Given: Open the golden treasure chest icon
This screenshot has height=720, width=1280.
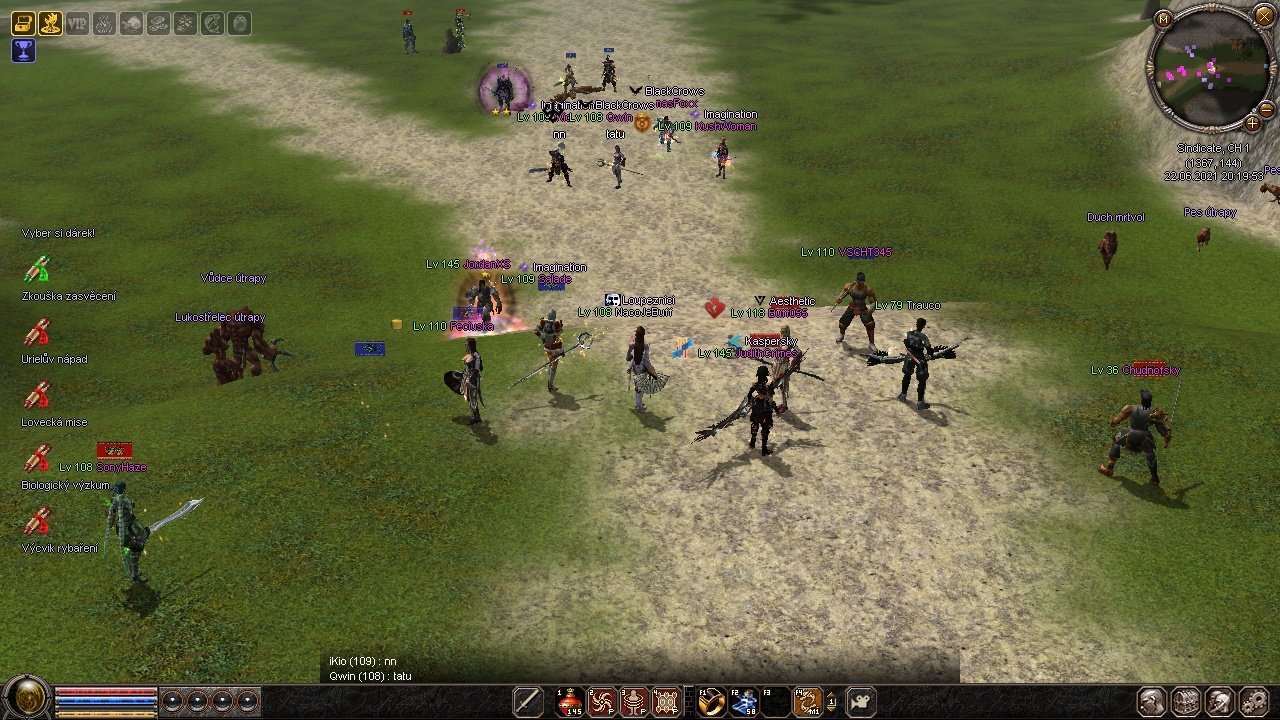Looking at the screenshot, I should click(x=23, y=23).
